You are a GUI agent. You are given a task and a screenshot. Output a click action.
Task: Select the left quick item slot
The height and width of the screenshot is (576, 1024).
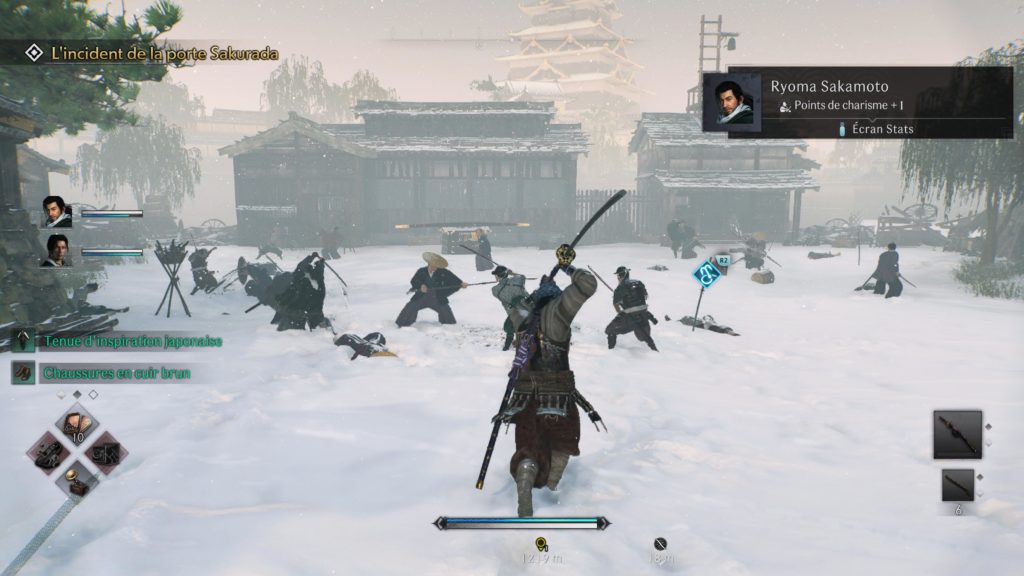coord(49,452)
